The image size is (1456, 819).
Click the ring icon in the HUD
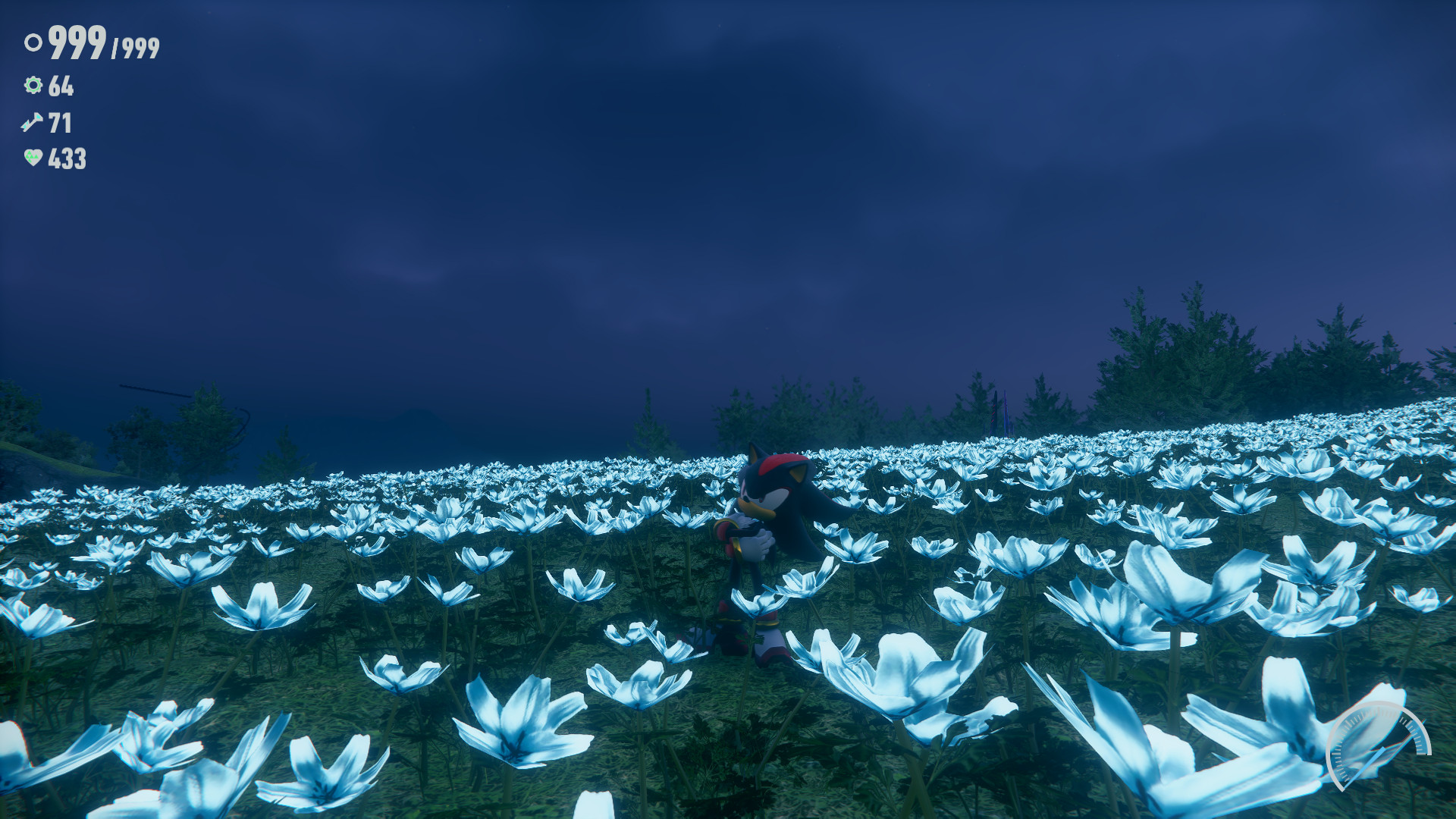(x=32, y=44)
